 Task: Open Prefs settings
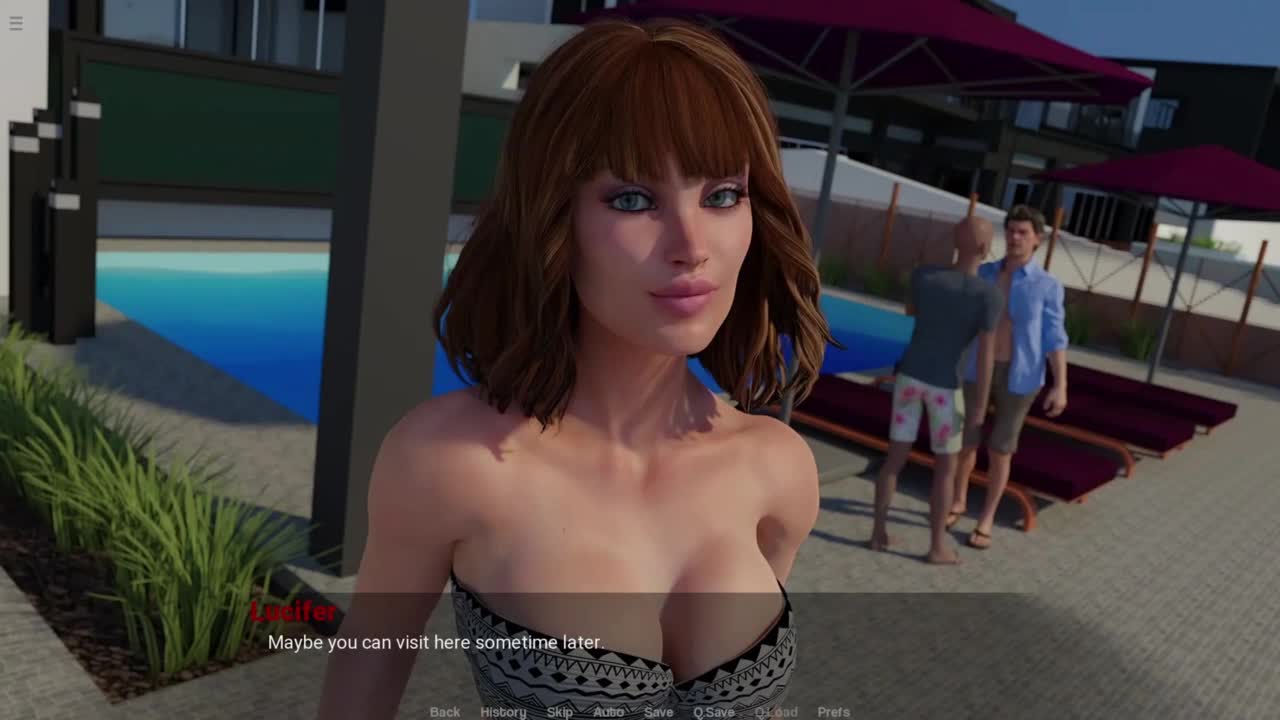pyautogui.click(x=833, y=712)
